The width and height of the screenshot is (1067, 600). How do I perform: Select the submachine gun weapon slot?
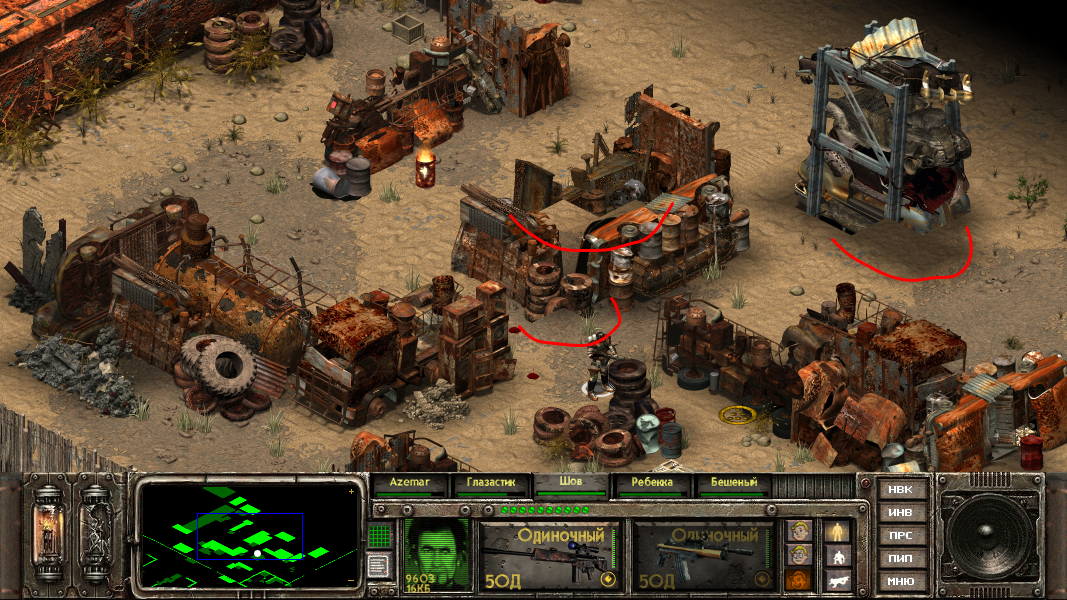(x=705, y=555)
